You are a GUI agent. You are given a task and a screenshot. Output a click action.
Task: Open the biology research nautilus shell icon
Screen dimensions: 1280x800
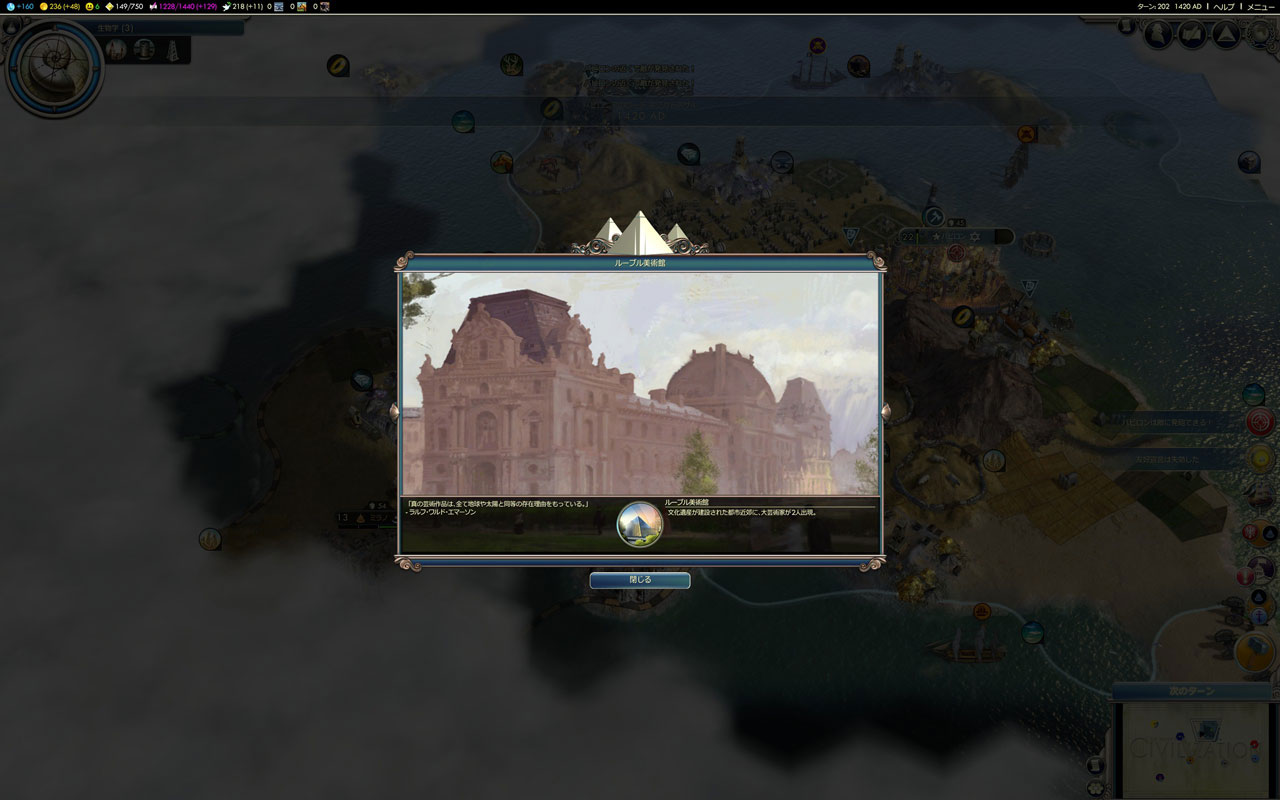54,66
